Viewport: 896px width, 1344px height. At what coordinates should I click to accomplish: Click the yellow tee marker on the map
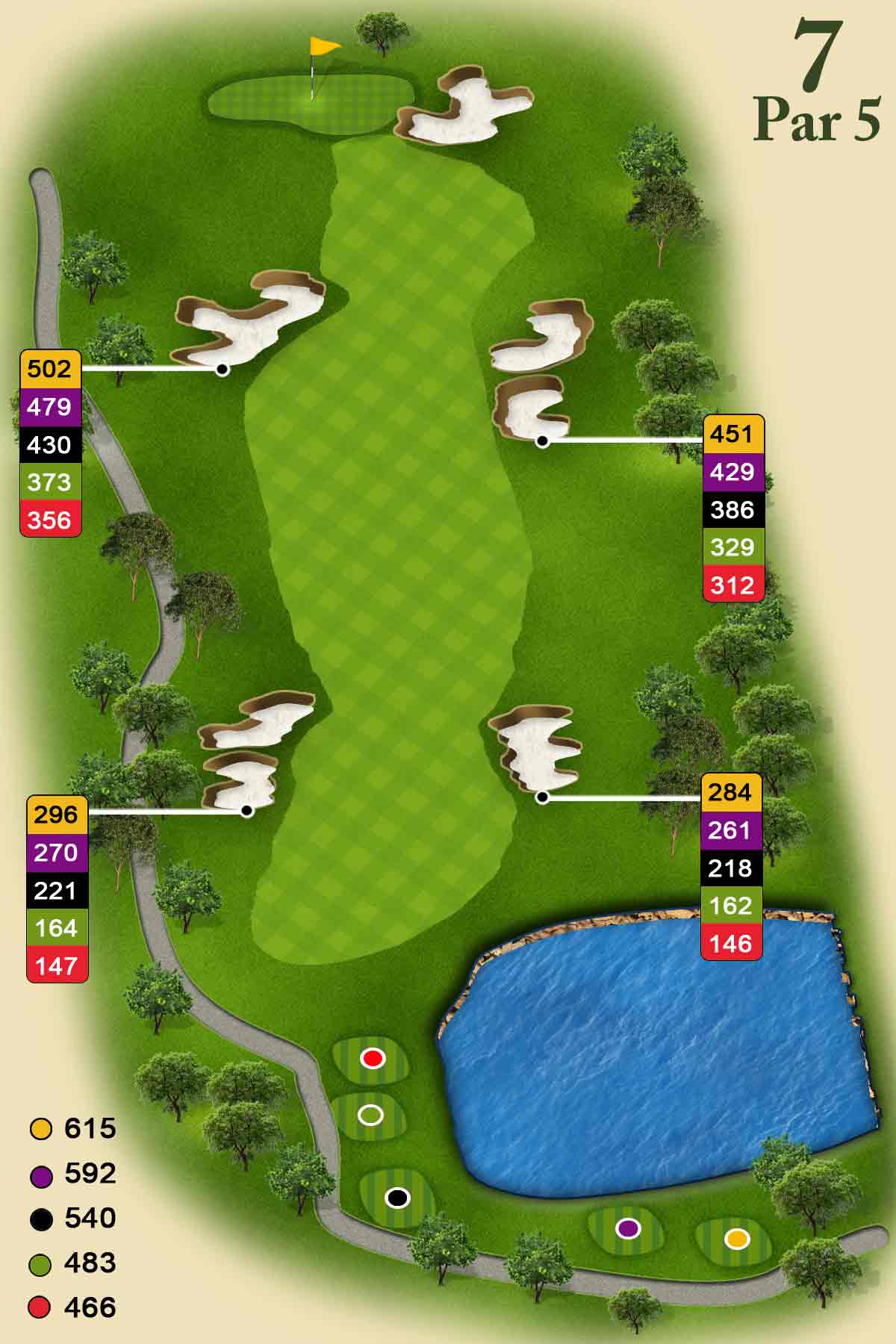pyautogui.click(x=737, y=1239)
